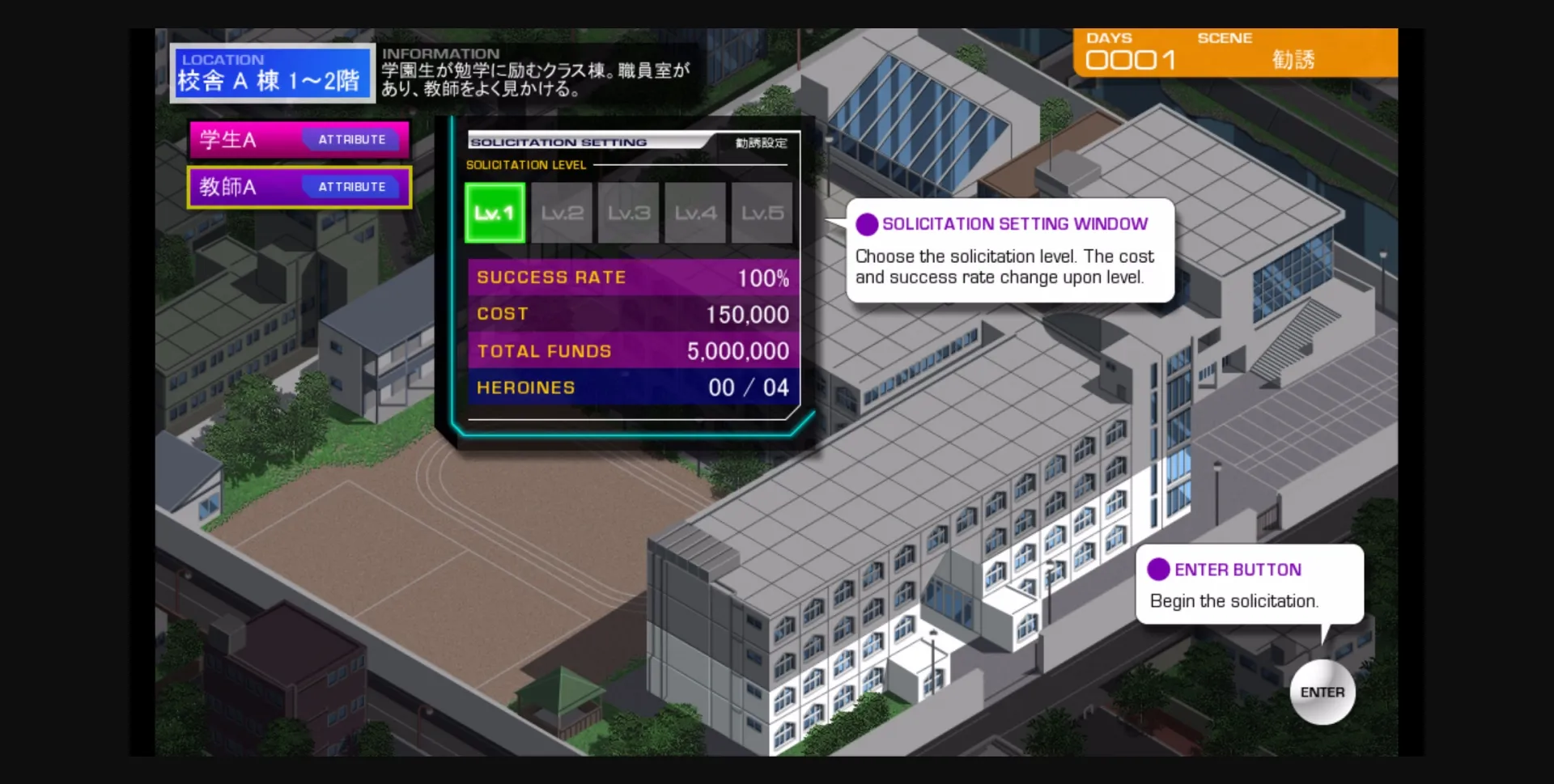The height and width of the screenshot is (784, 1554).
Task: Open the LOCATION 校舎A棟 header
Action: 273,72
